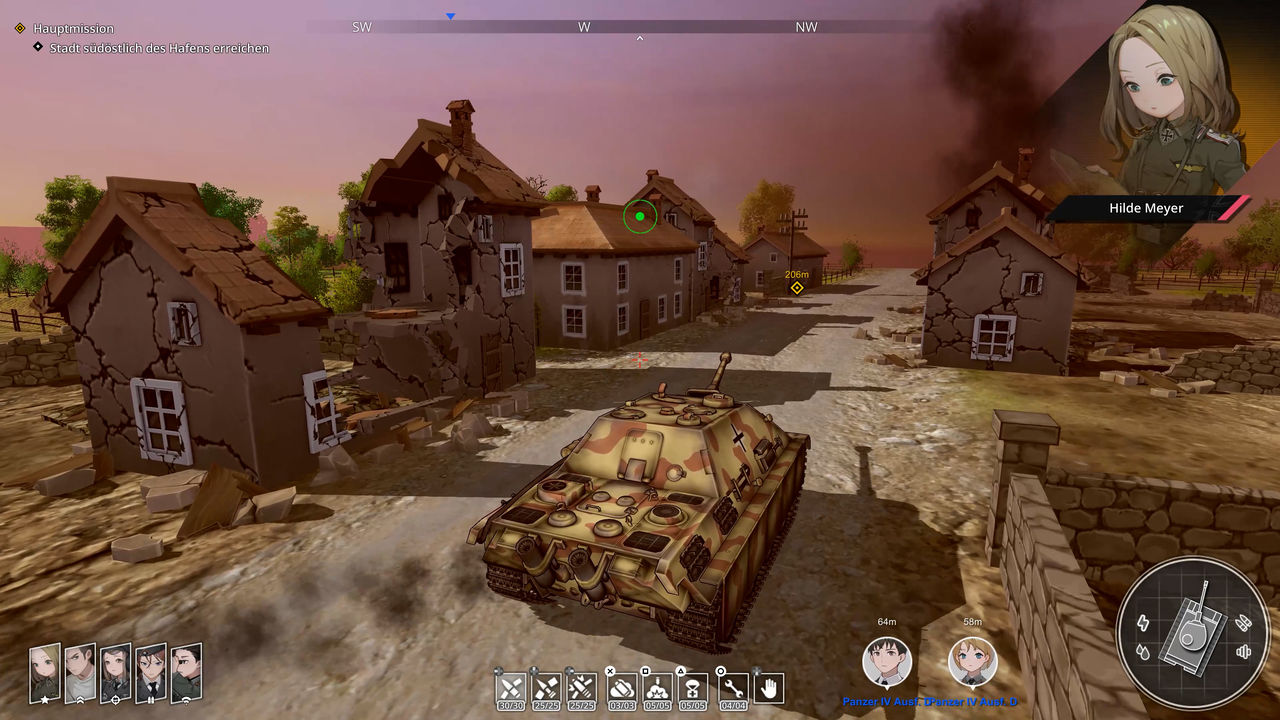The image size is (1280, 720).
Task: Choose the crew portrait wearing headphones
Action: tap(115, 672)
